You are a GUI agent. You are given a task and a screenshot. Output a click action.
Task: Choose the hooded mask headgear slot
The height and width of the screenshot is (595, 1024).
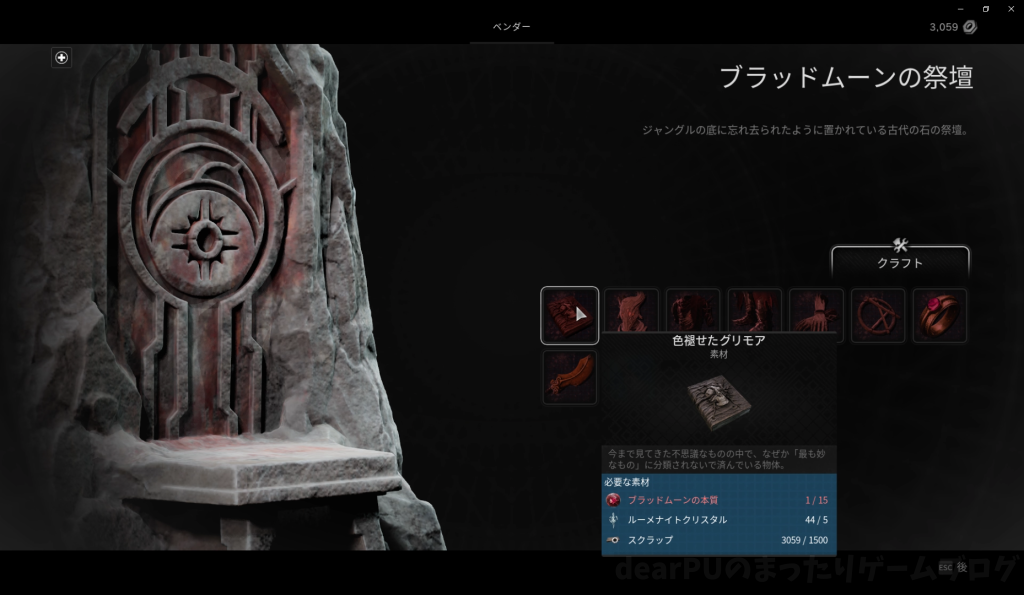[632, 316]
